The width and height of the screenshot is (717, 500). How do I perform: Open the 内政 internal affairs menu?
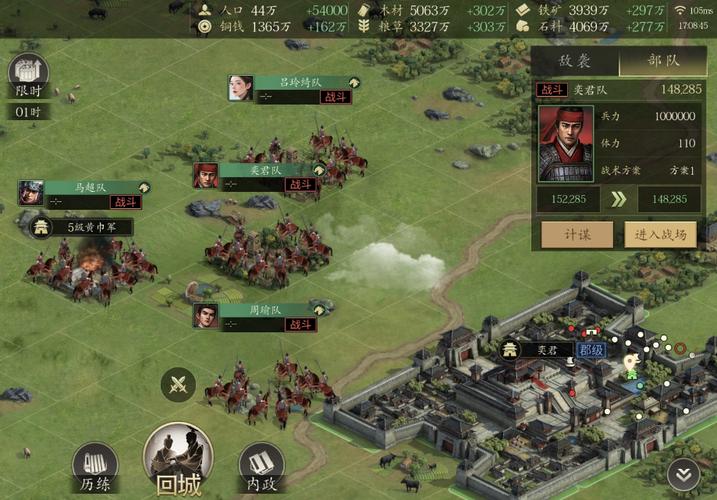pyautogui.click(x=261, y=466)
